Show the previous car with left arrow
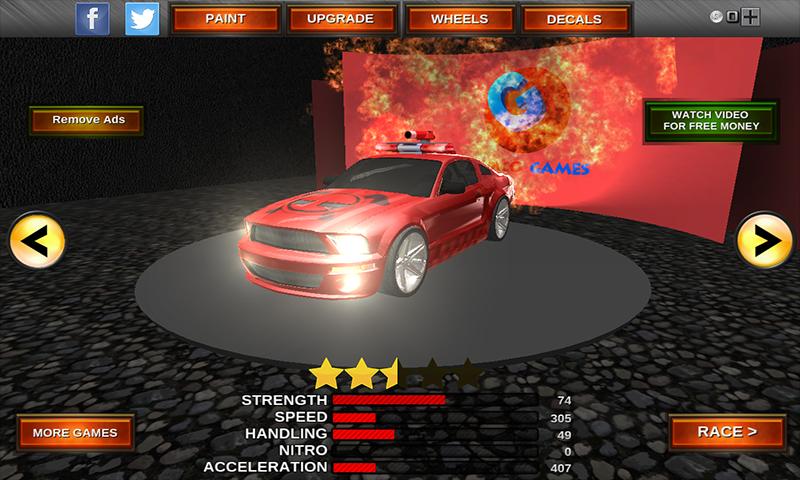 [37, 241]
